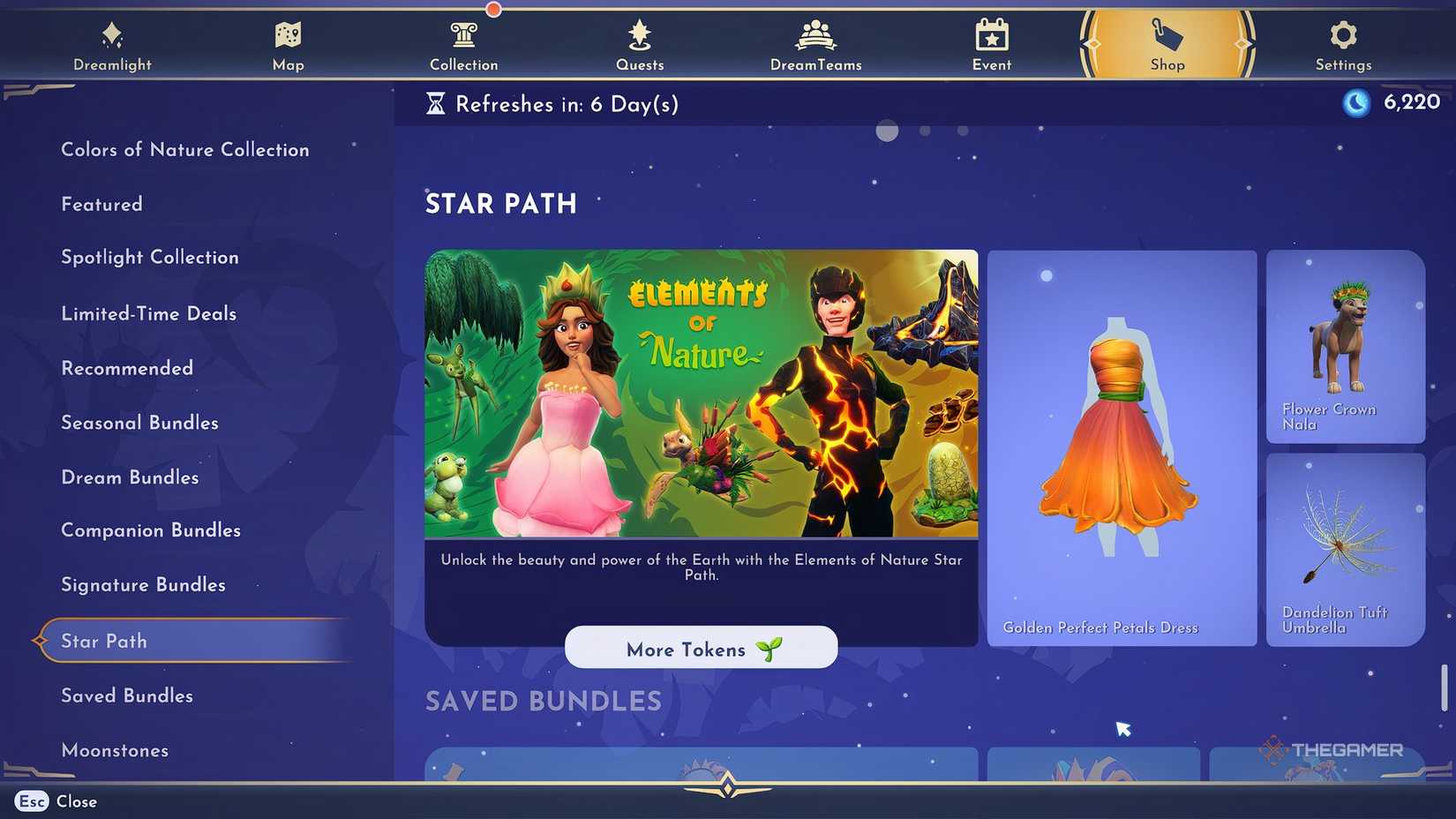Viewport: 1456px width, 819px height.
Task: Select the Companion Bundles category
Action: pyautogui.click(x=151, y=530)
